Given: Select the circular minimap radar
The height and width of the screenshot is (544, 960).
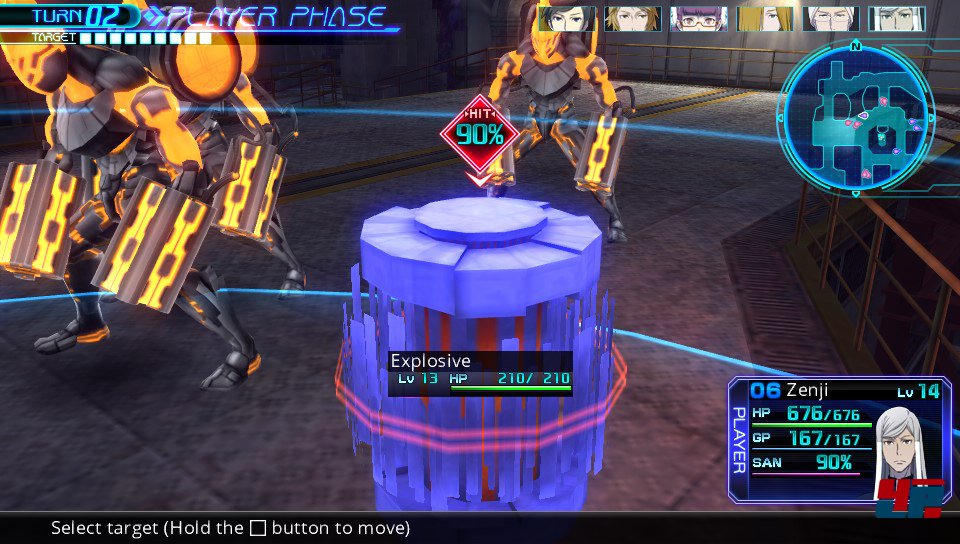Looking at the screenshot, I should [x=857, y=119].
